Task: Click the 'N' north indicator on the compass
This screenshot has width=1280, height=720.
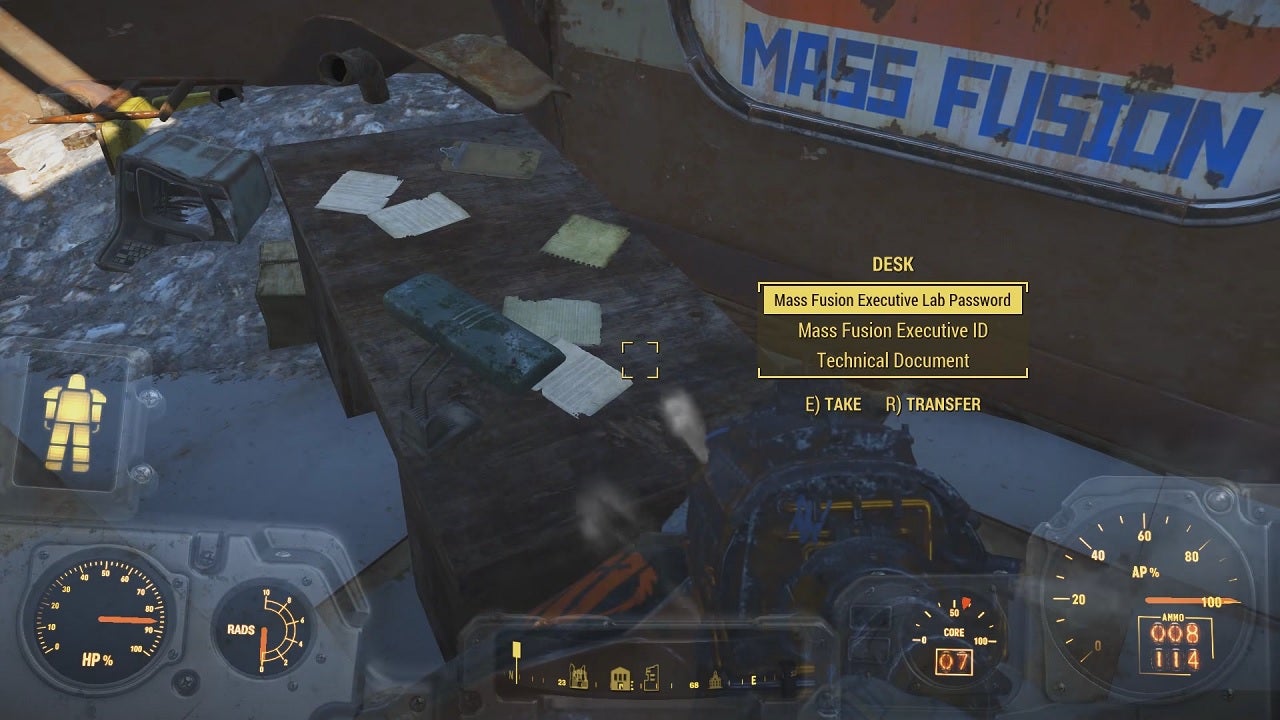Action: (510, 676)
